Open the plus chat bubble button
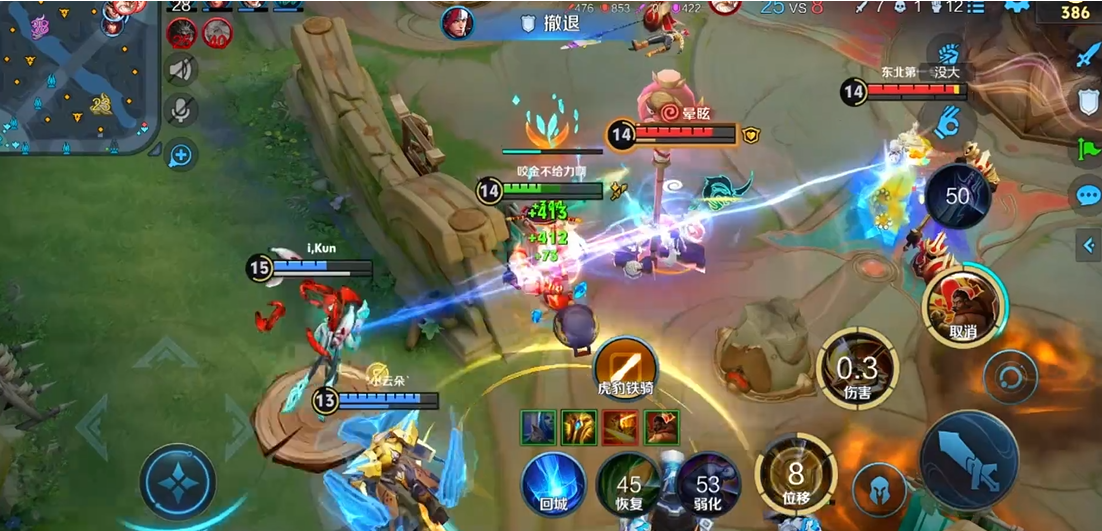The width and height of the screenshot is (1102, 531). [x=181, y=155]
